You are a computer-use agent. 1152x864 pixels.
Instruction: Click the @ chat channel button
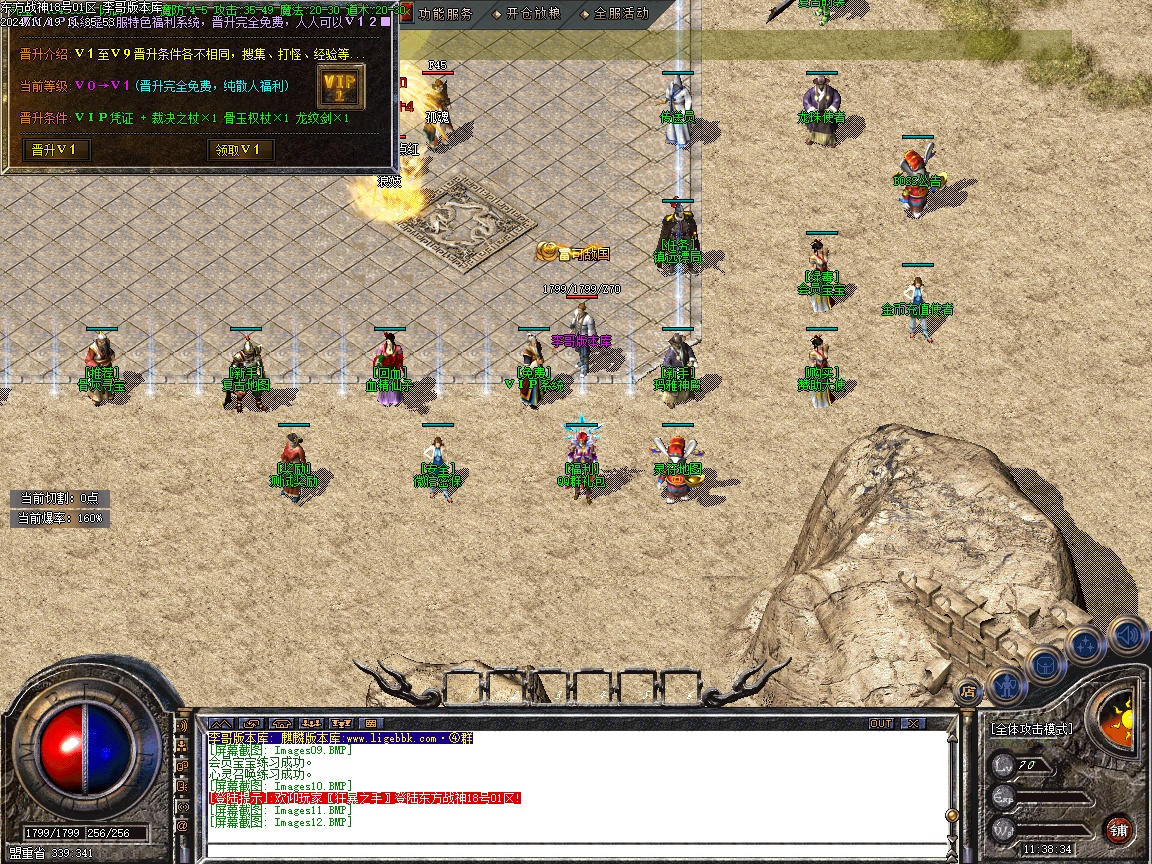(x=183, y=827)
